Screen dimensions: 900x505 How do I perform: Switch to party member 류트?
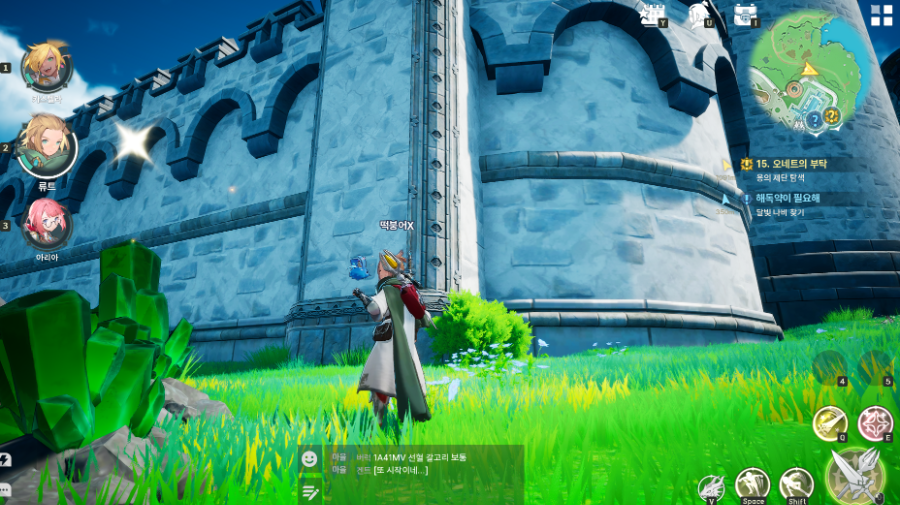click(x=47, y=143)
